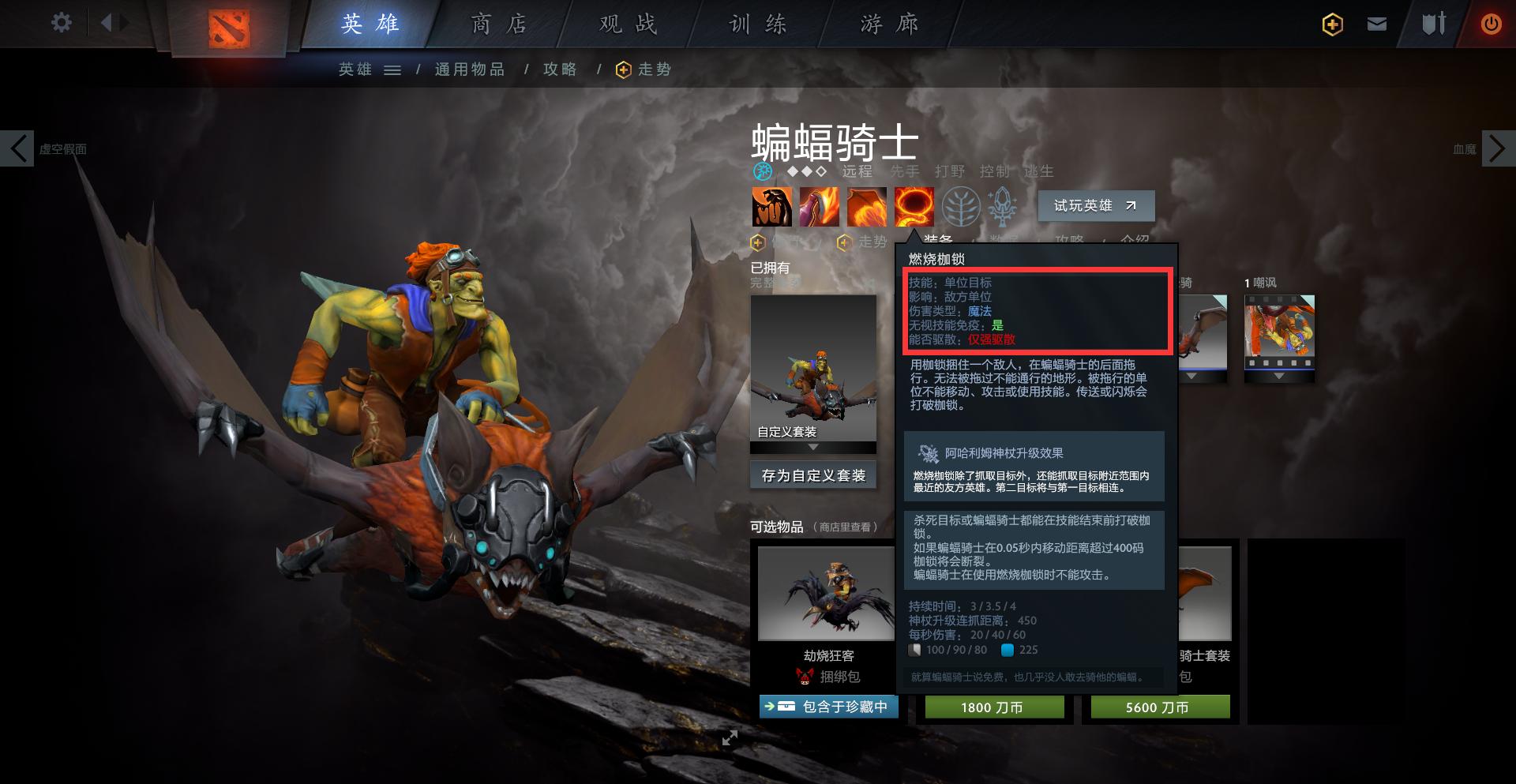Image resolution: width=1516 pixels, height=784 pixels.
Task: Open the hero talent tree icon
Action: click(960, 206)
